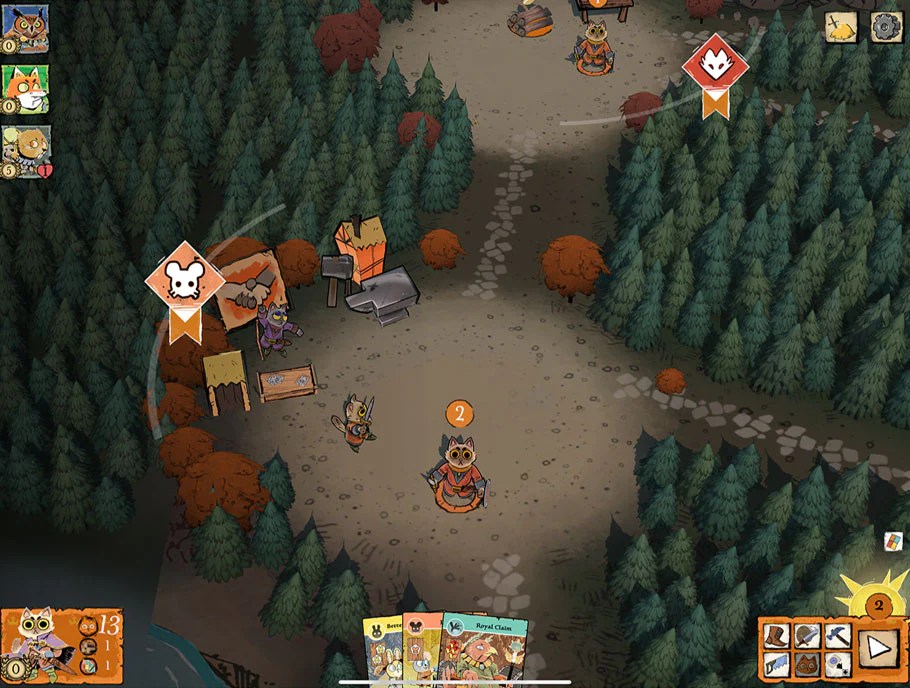Select the fox player portrait
Screen dimensions: 910x688
pyautogui.click(x=25, y=89)
